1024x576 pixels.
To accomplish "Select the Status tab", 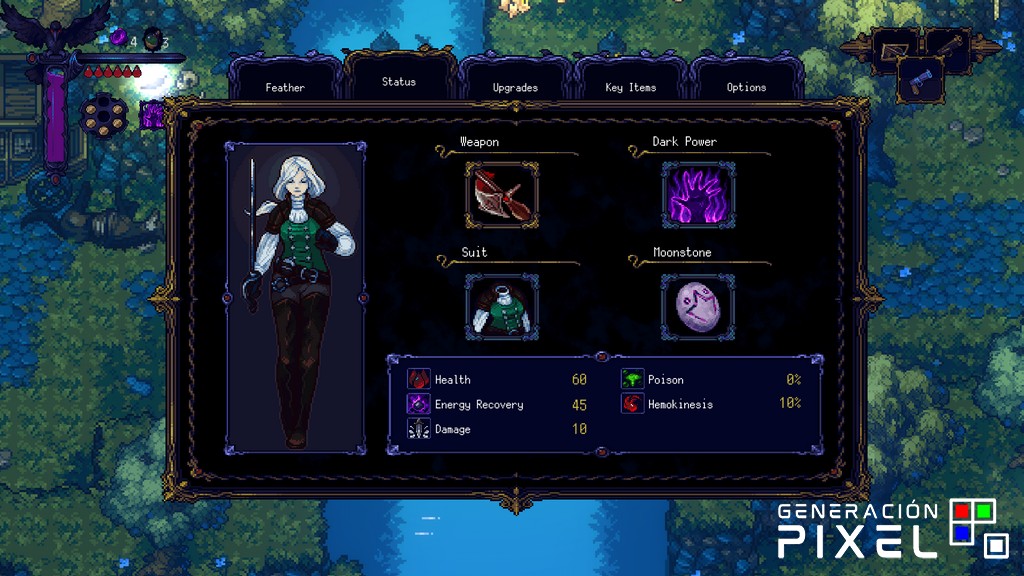I will point(399,81).
